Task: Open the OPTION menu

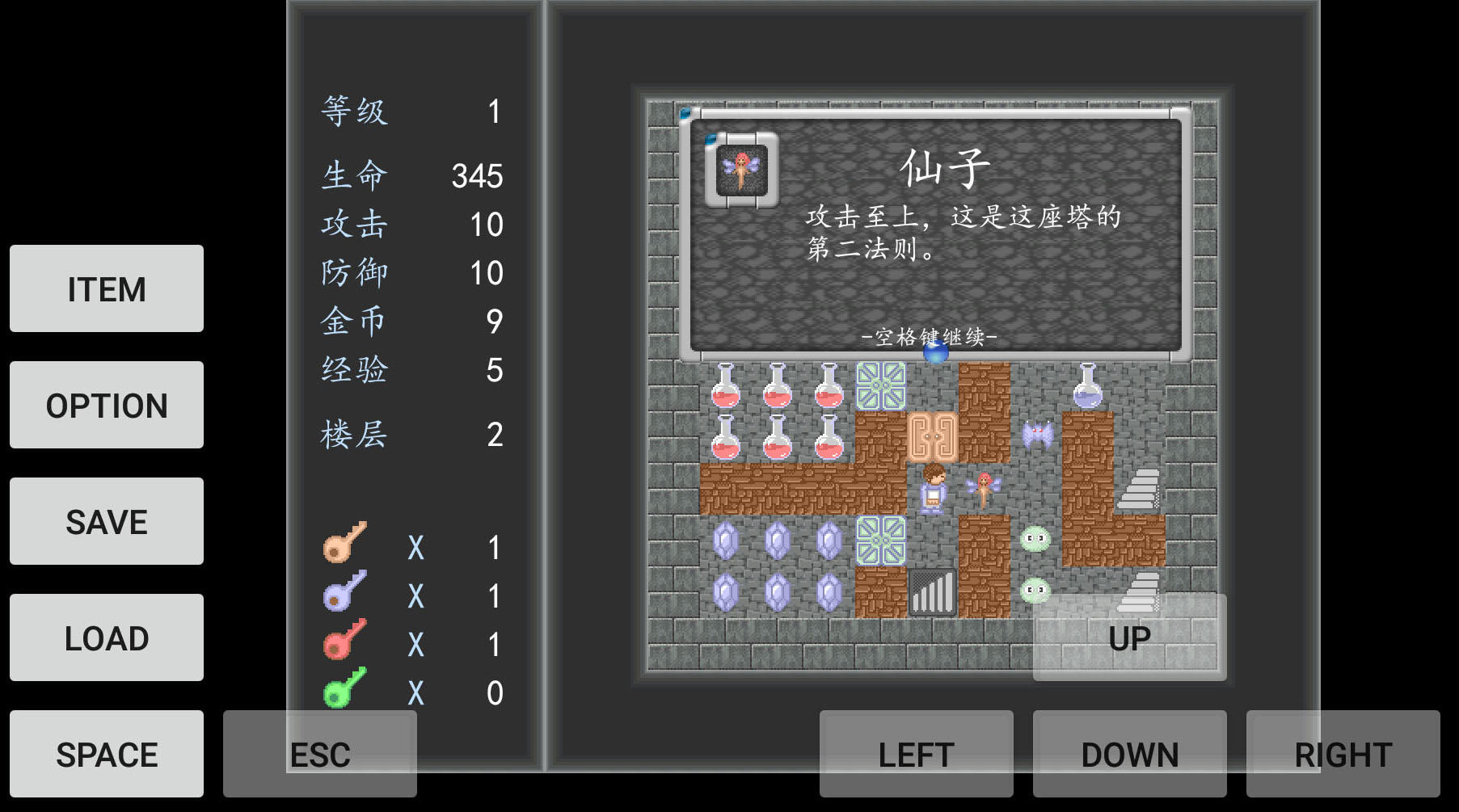Action: (106, 406)
